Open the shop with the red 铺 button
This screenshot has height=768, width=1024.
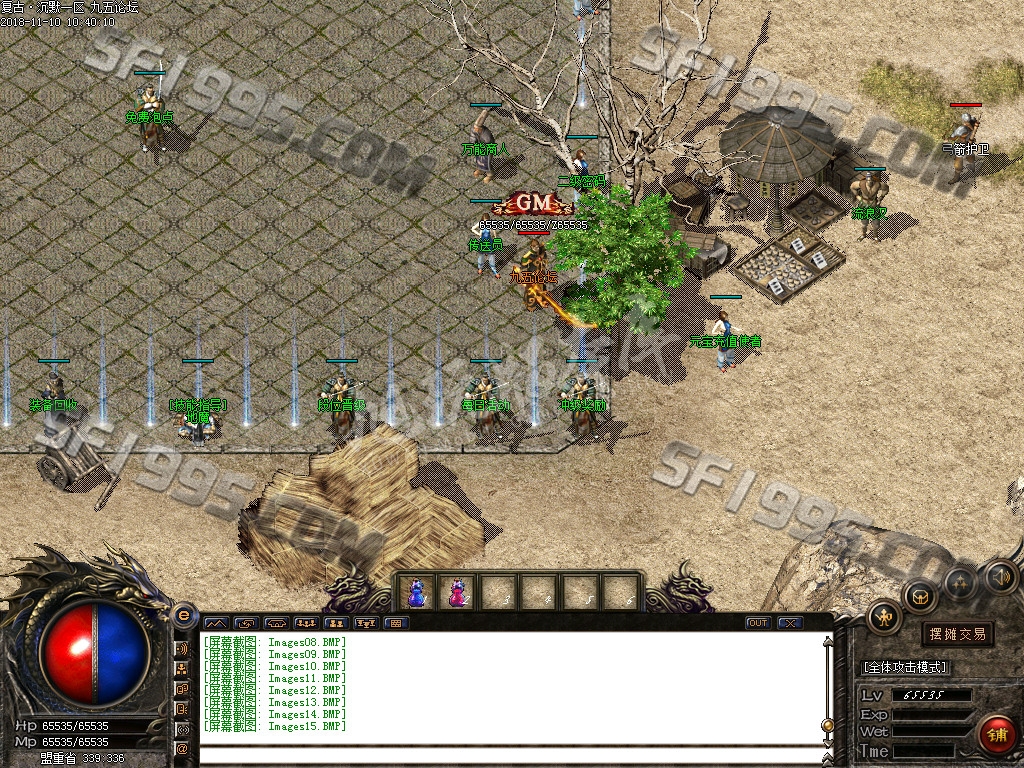coord(997,734)
